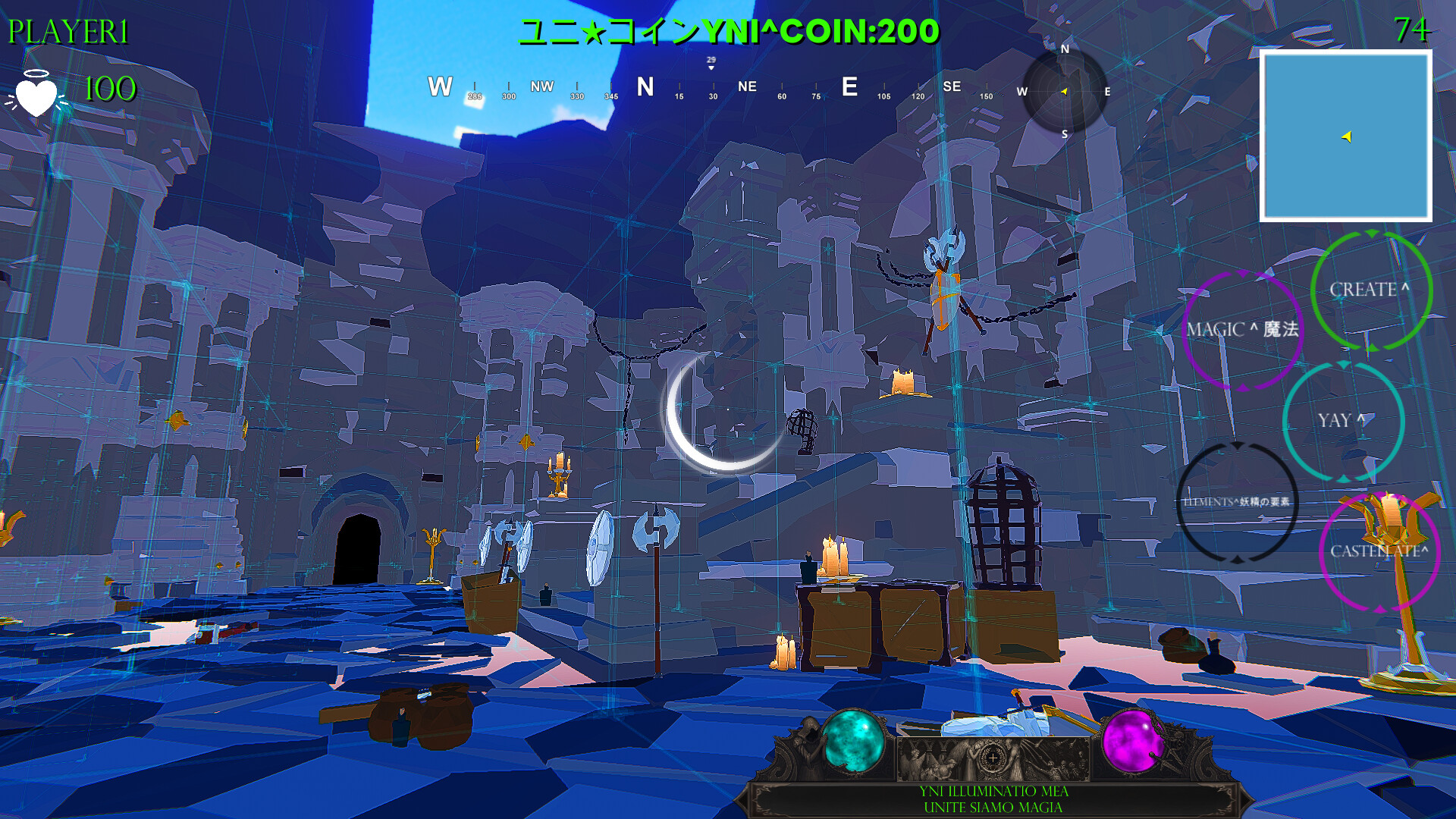Toggle the circular compass in the top right
Viewport: 1456px width, 819px height.
tap(1065, 93)
